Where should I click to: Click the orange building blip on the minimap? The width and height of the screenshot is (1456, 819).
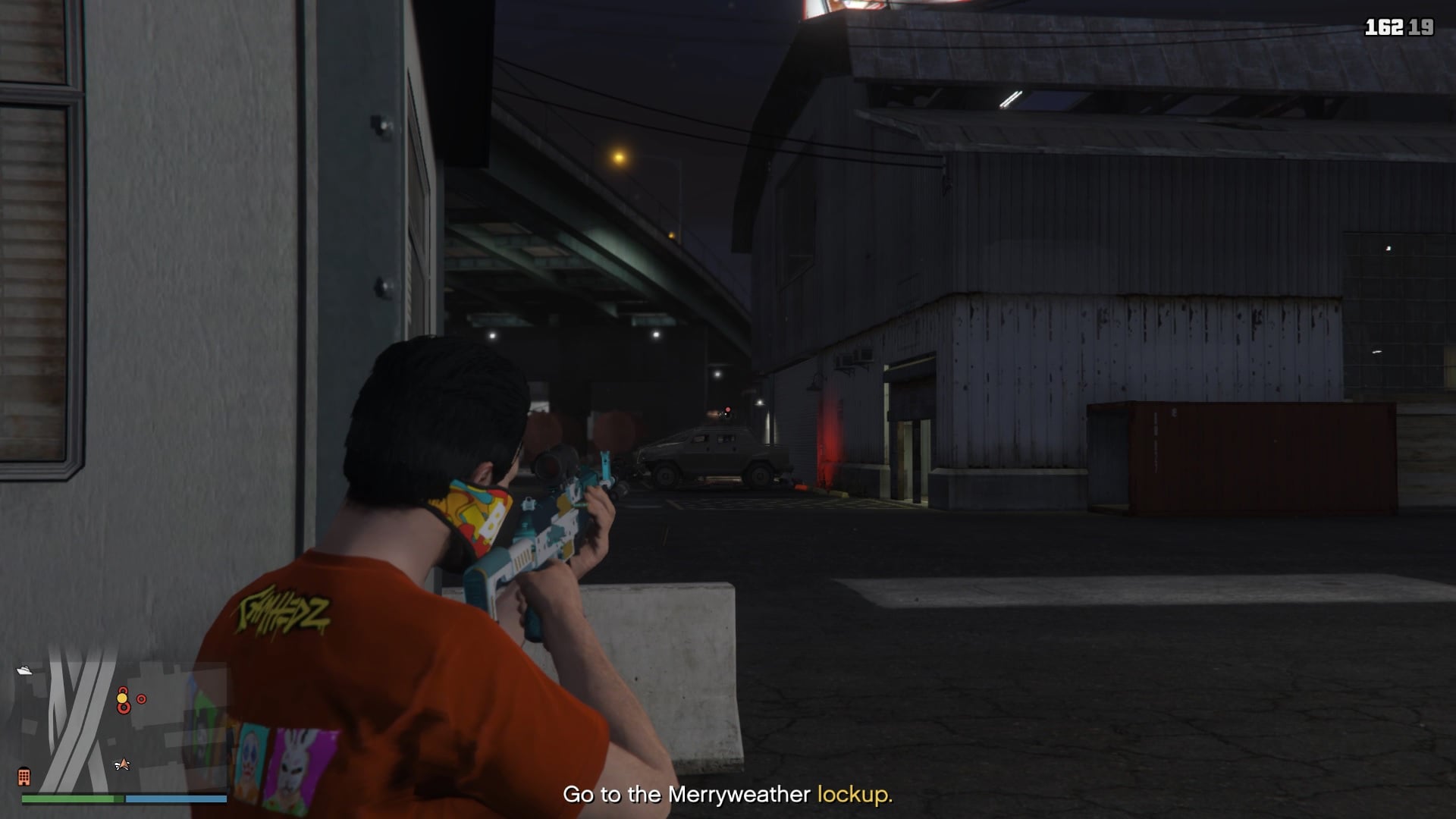pos(25,778)
